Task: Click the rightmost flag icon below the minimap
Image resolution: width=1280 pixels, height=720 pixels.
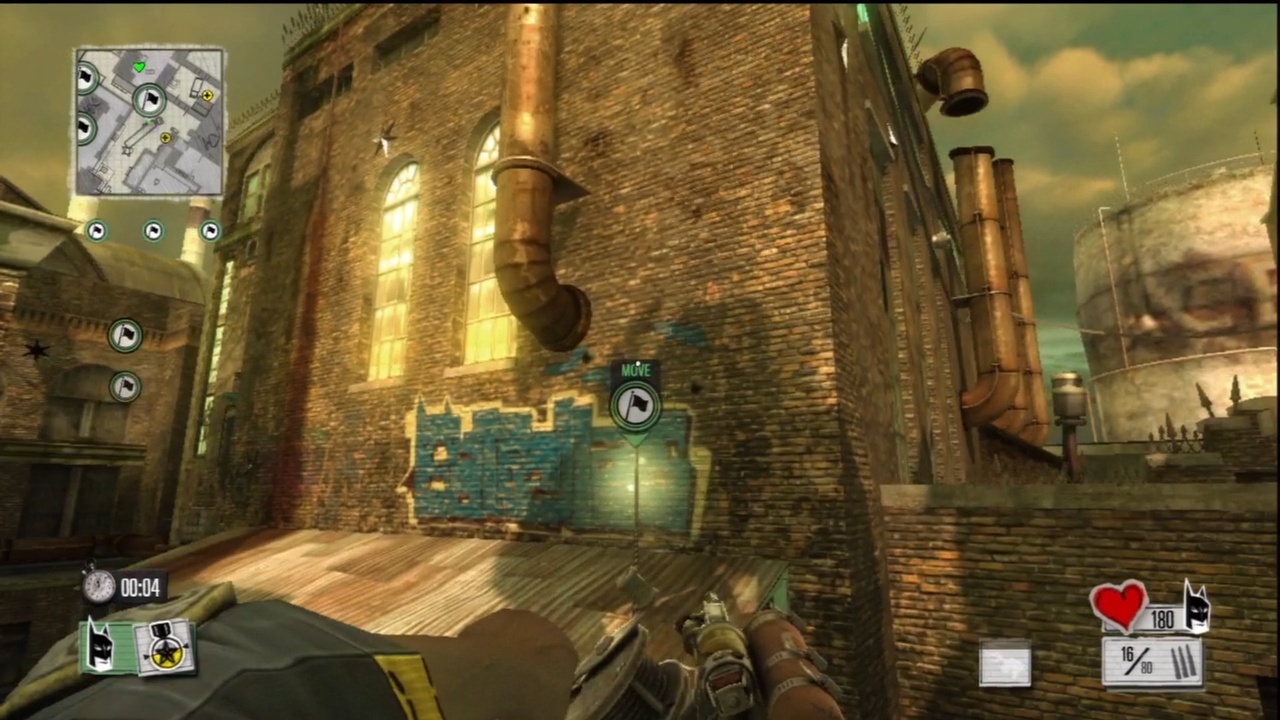Action: 209,231
